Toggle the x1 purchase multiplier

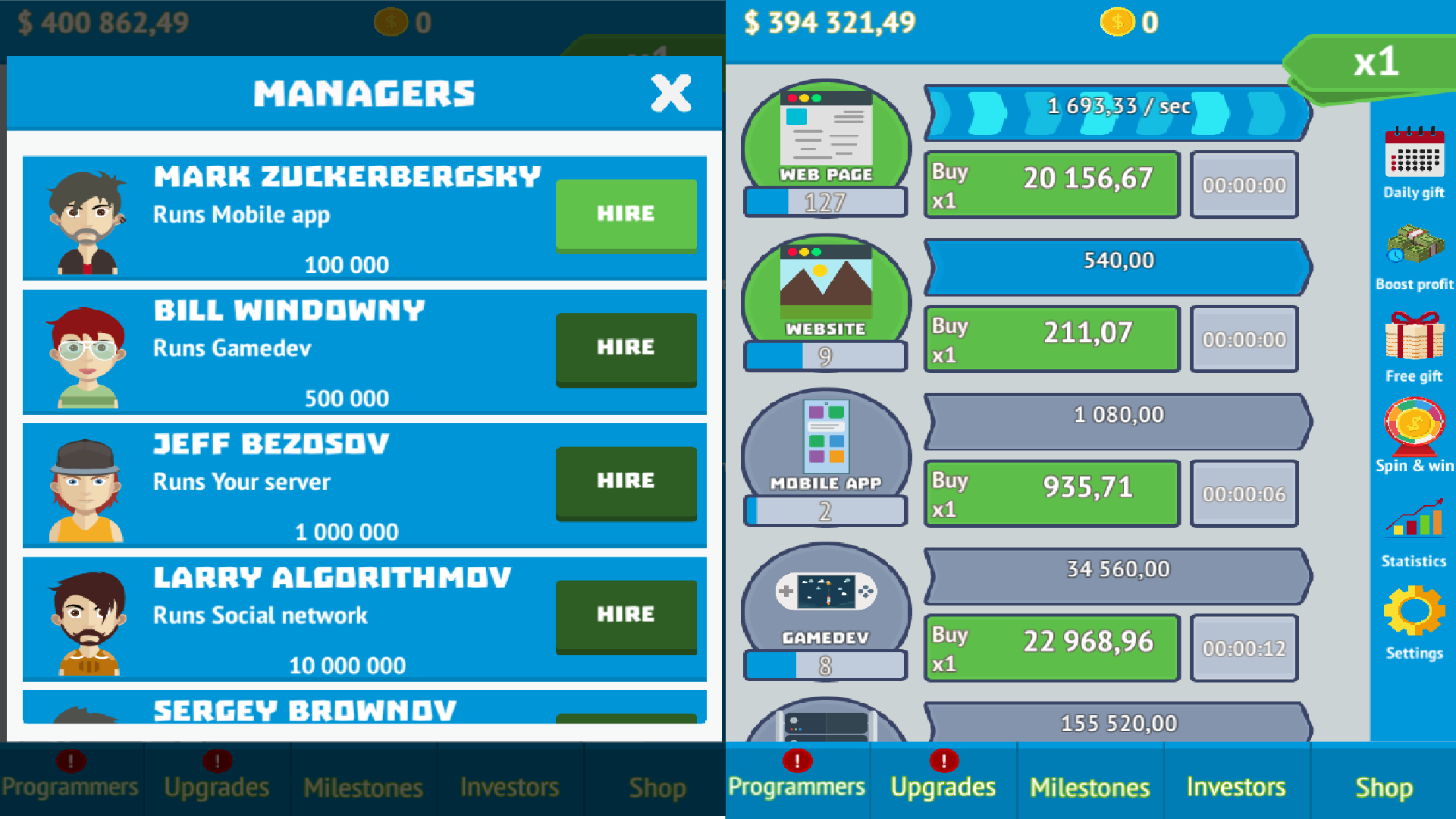(x=1375, y=64)
